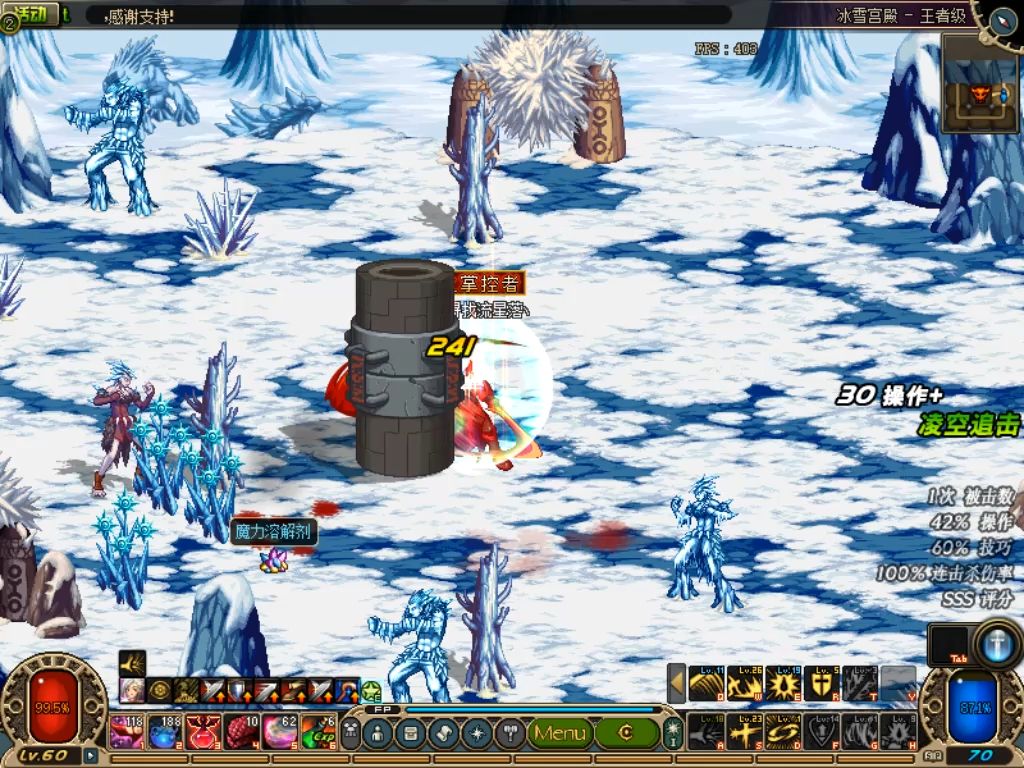Open the 活动 events button

pyautogui.click(x=31, y=14)
